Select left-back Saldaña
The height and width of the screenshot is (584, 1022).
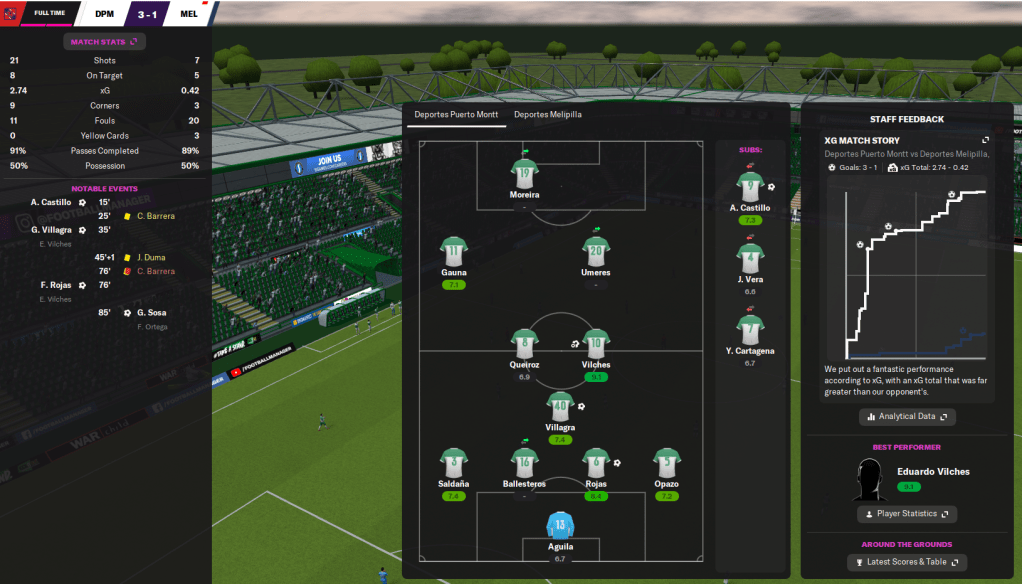(x=454, y=462)
